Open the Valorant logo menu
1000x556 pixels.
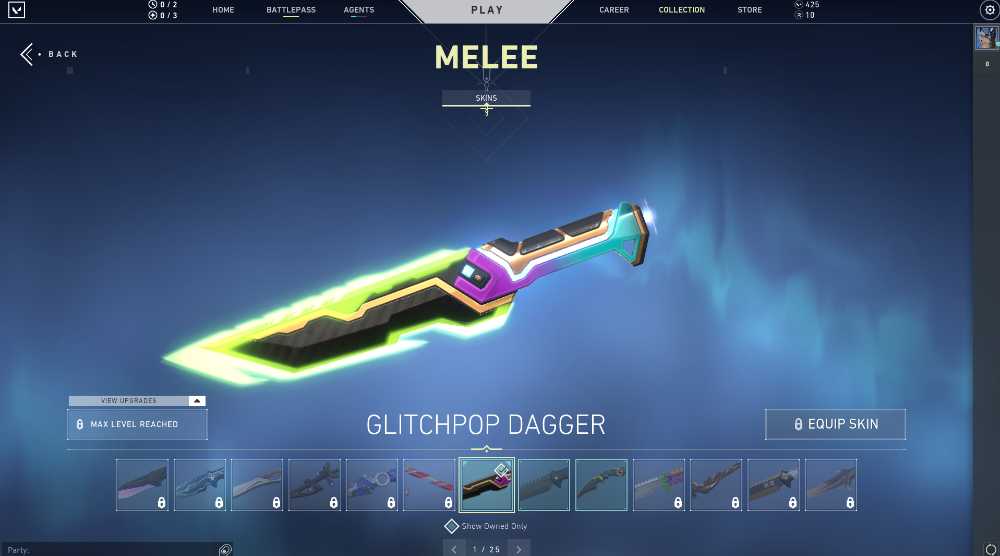pos(16,10)
